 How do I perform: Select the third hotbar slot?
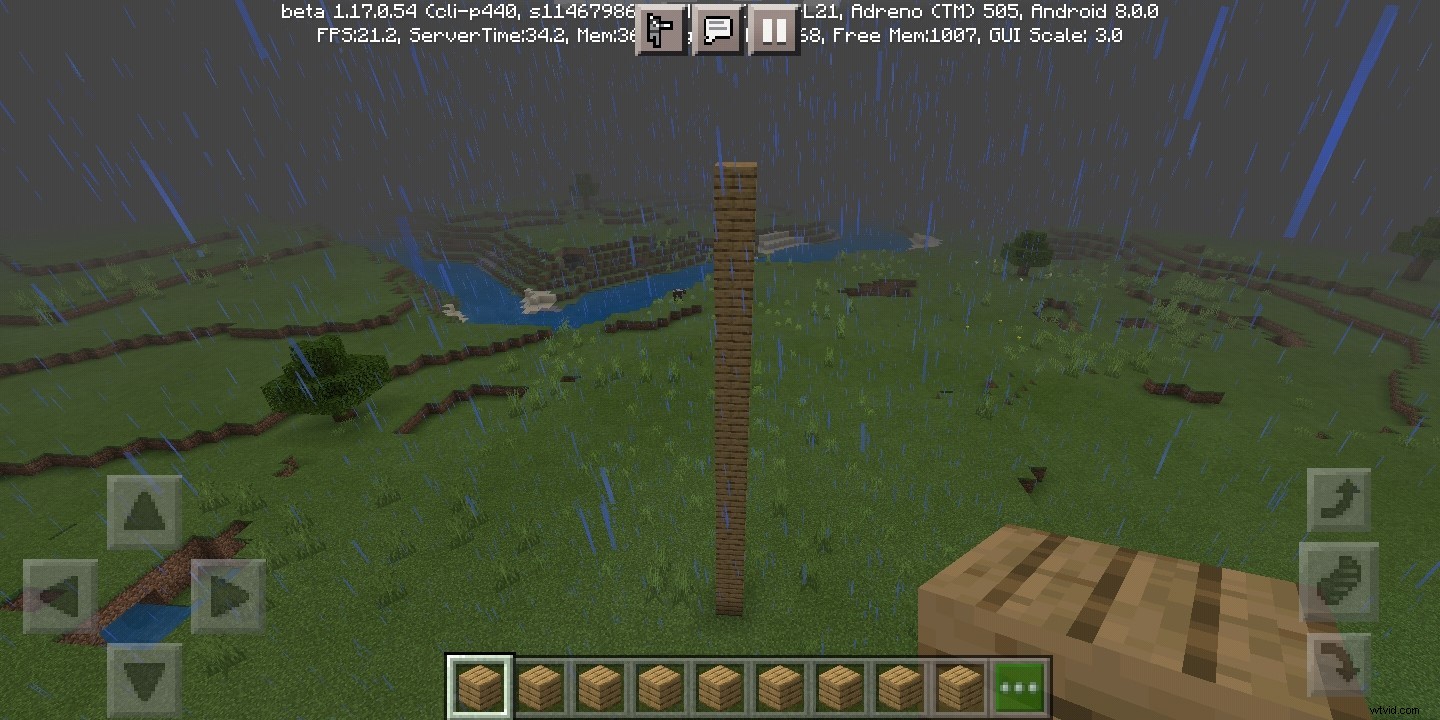click(599, 685)
